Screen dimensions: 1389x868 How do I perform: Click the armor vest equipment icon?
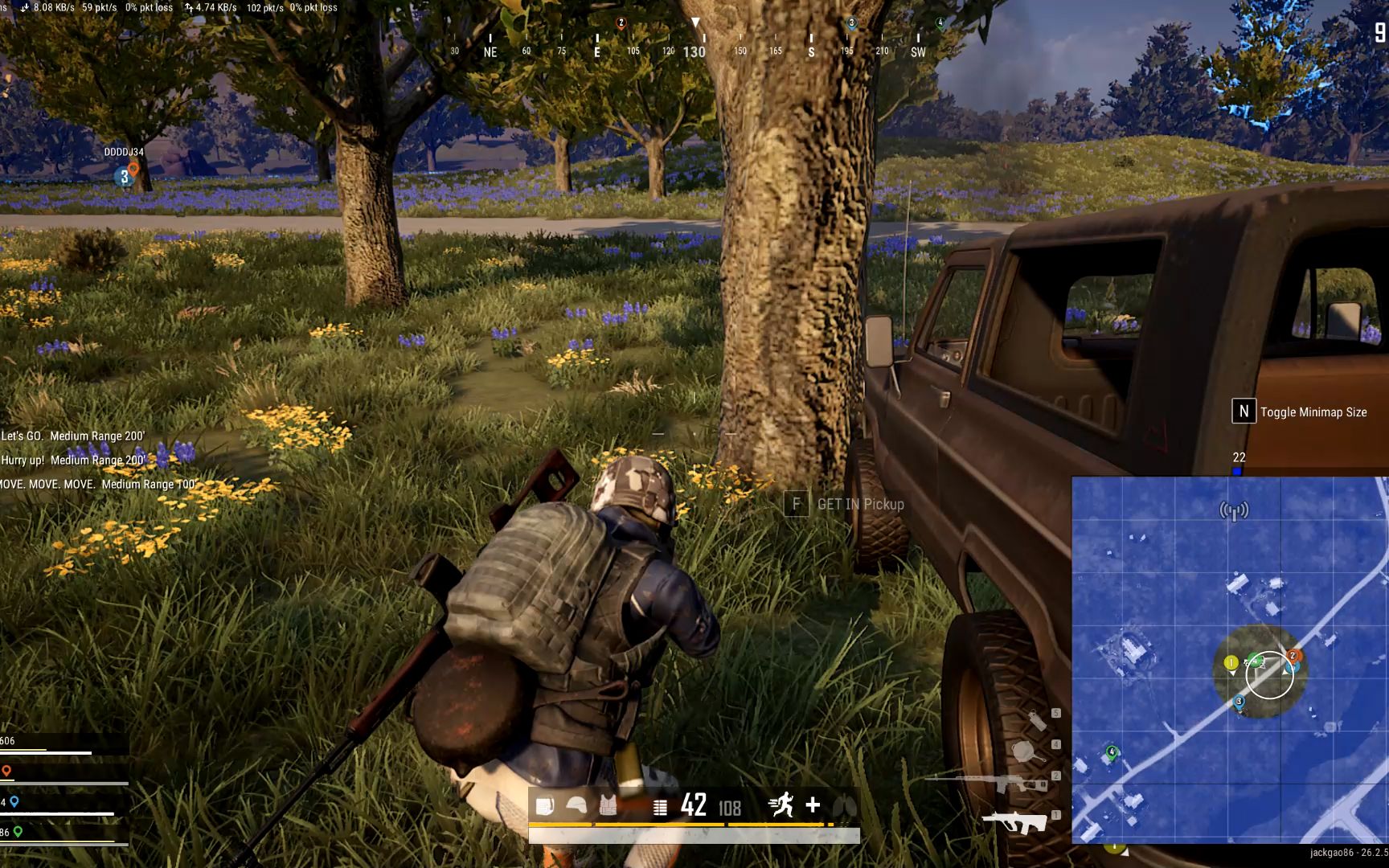tap(608, 805)
